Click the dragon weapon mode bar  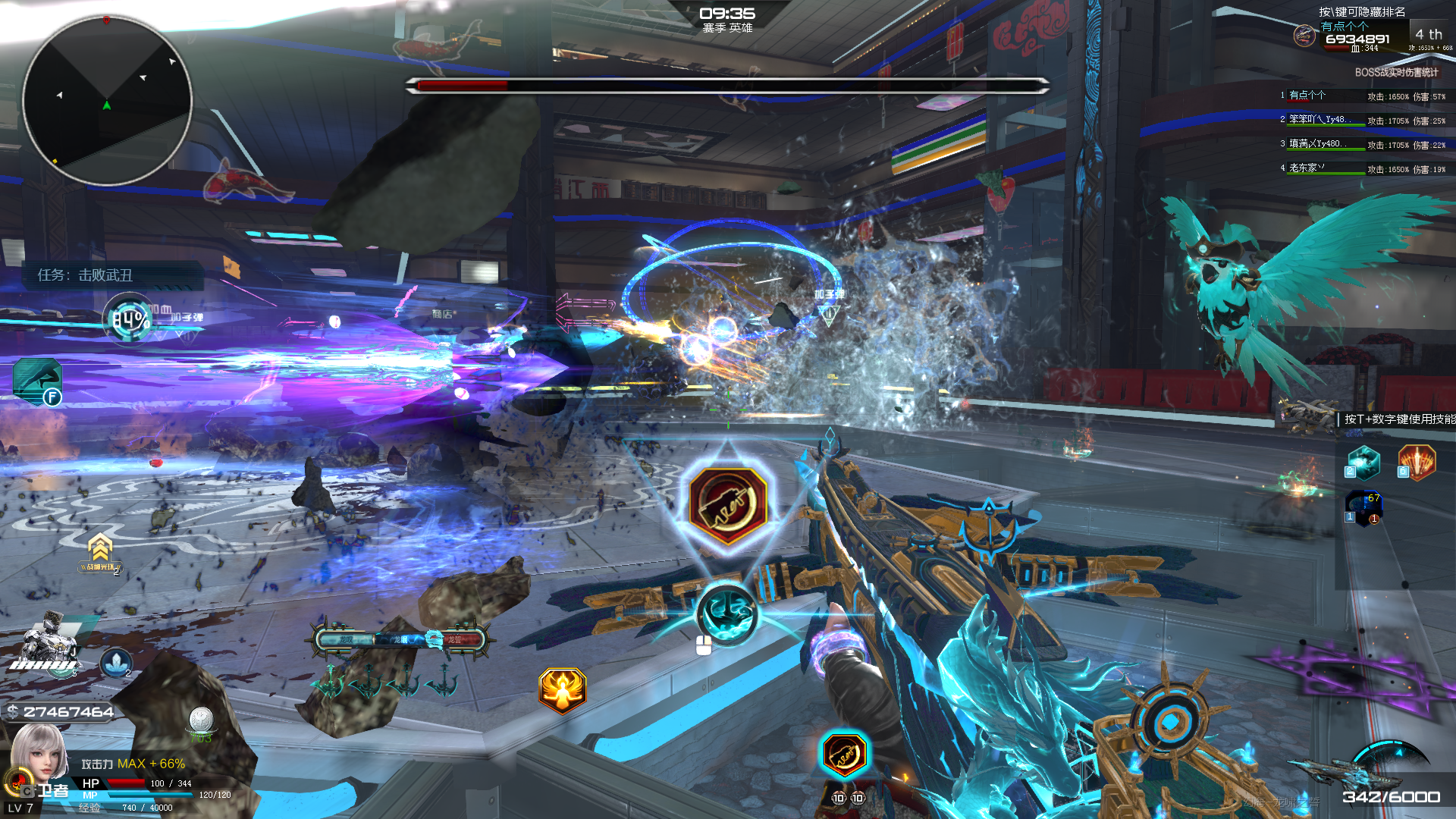click(x=400, y=640)
